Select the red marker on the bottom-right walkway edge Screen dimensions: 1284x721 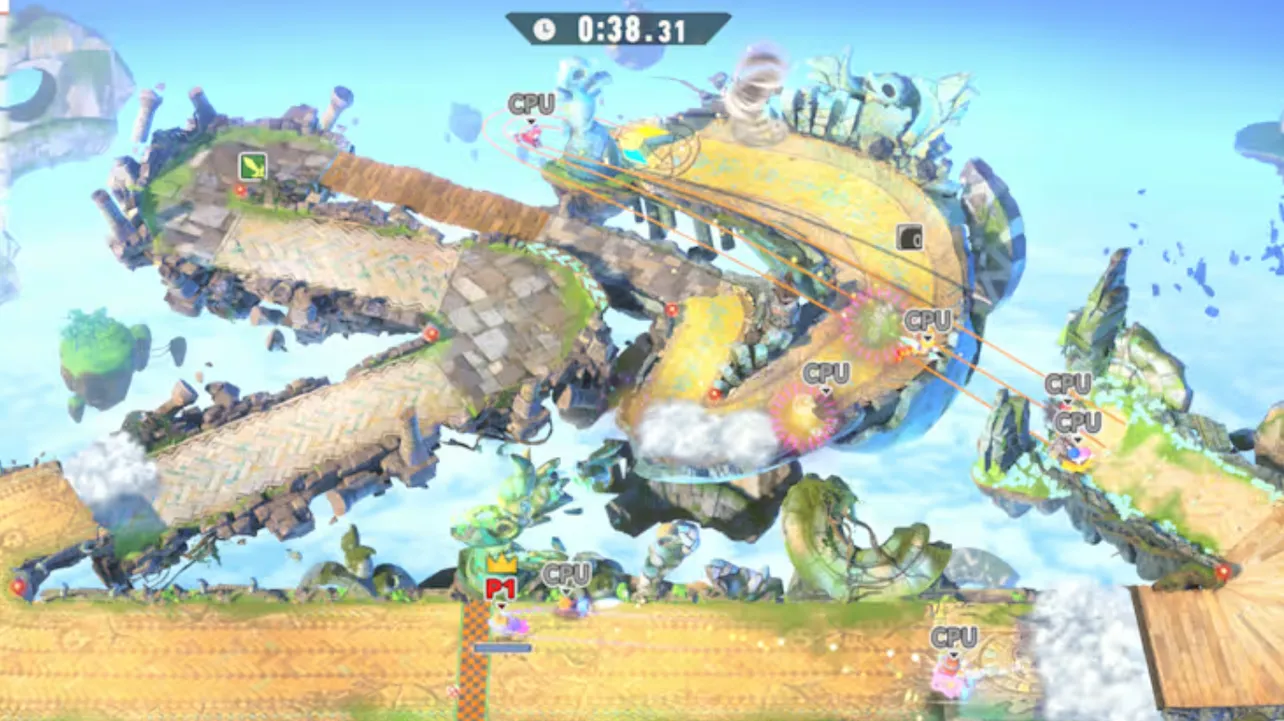click(1224, 572)
